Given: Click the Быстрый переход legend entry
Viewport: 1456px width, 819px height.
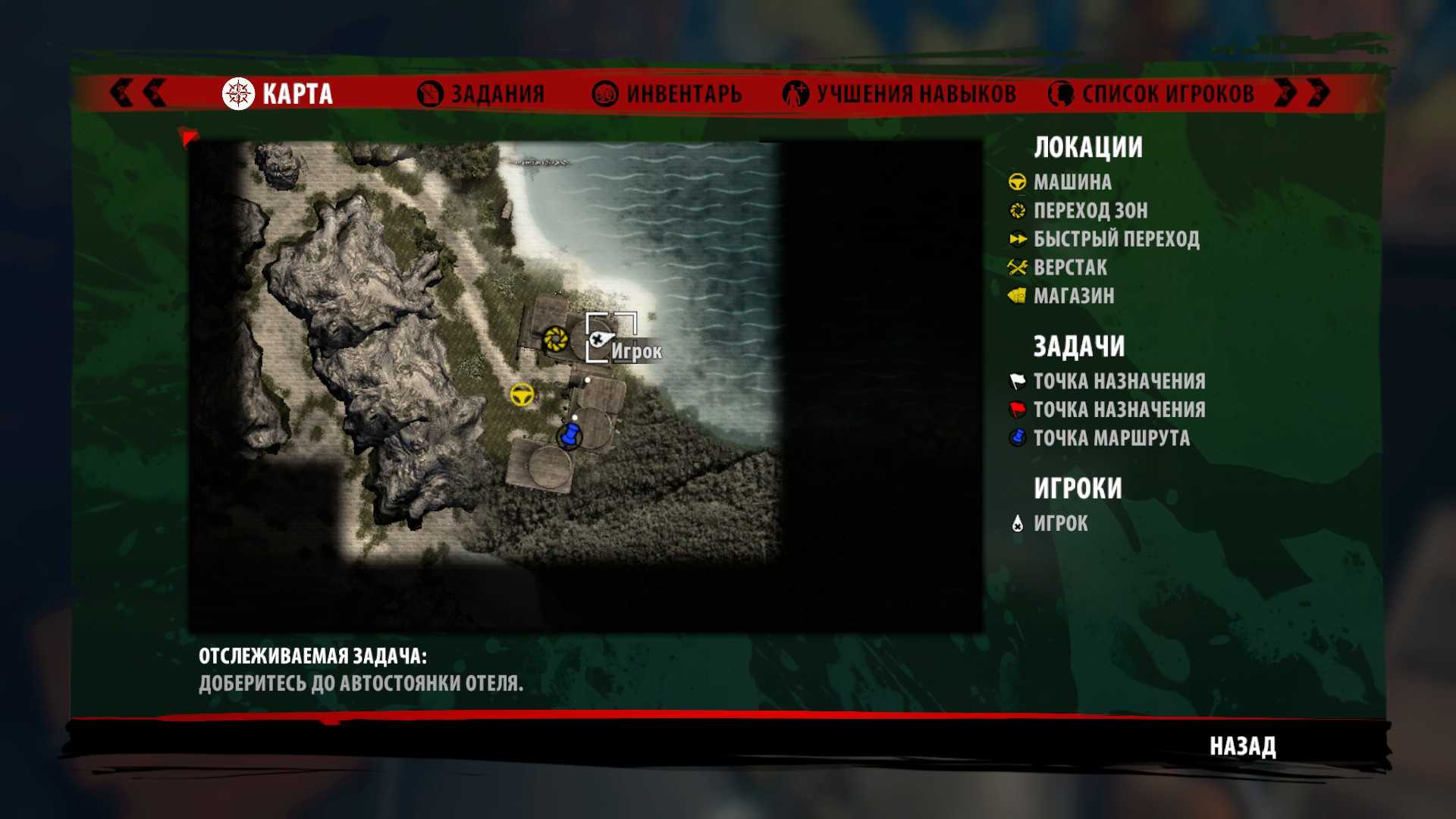Looking at the screenshot, I should (1116, 239).
